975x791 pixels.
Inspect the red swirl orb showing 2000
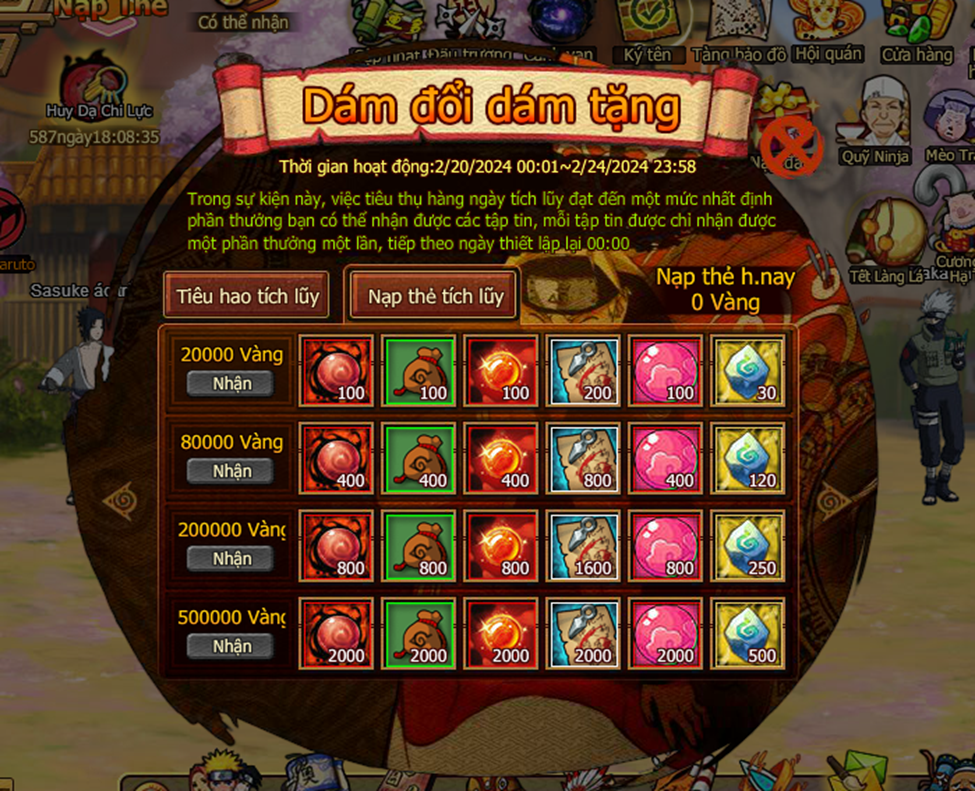(338, 634)
